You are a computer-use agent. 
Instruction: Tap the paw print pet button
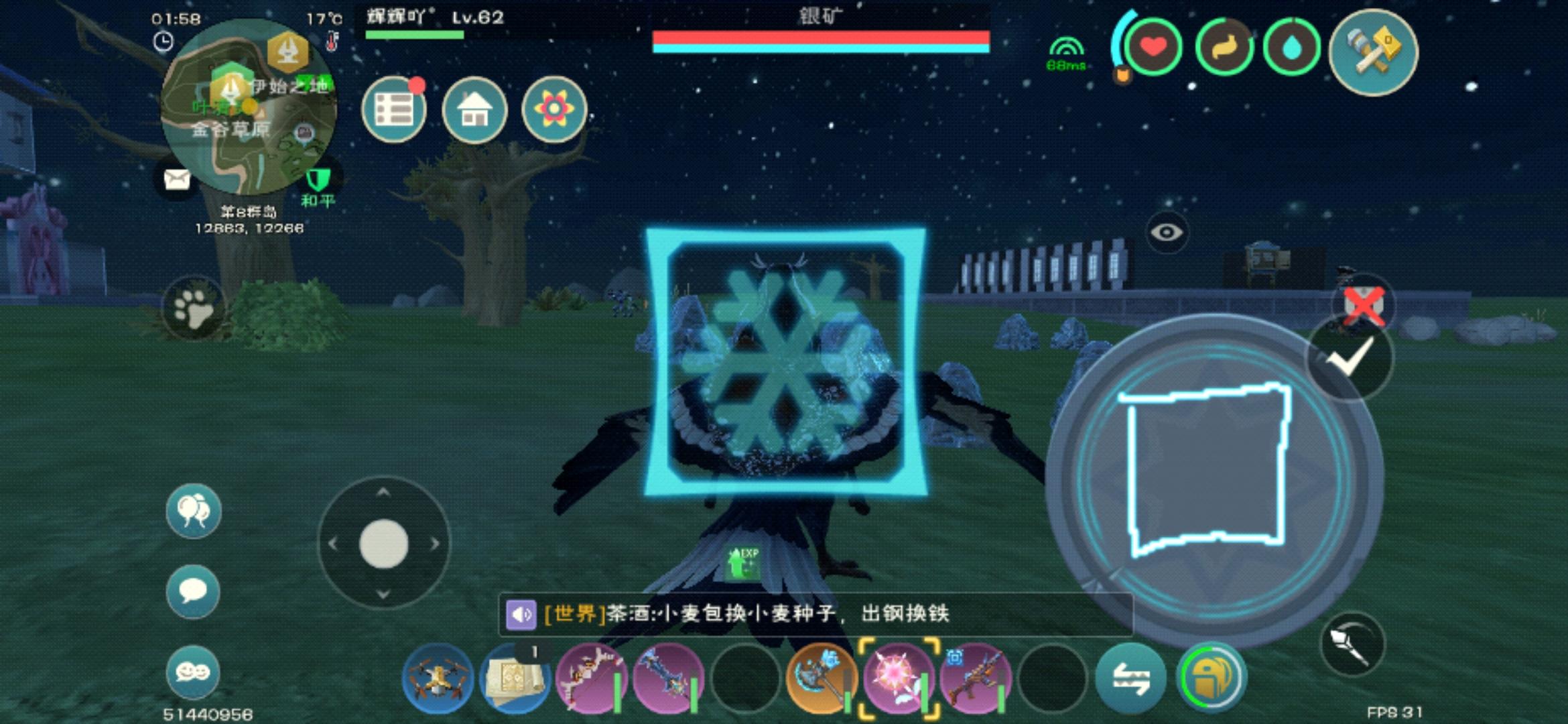click(x=194, y=308)
